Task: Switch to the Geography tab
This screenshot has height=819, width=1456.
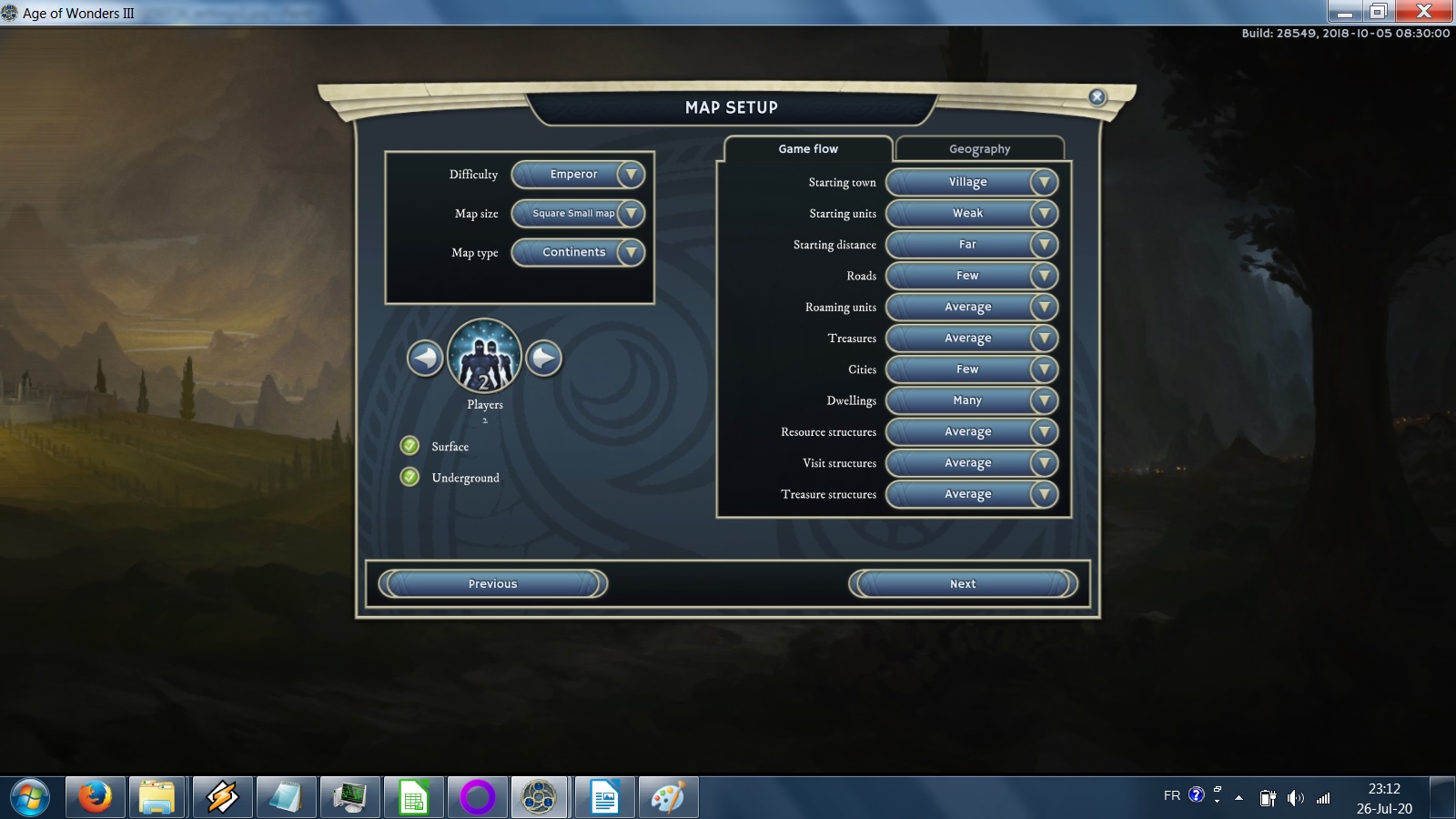Action: 979,149
